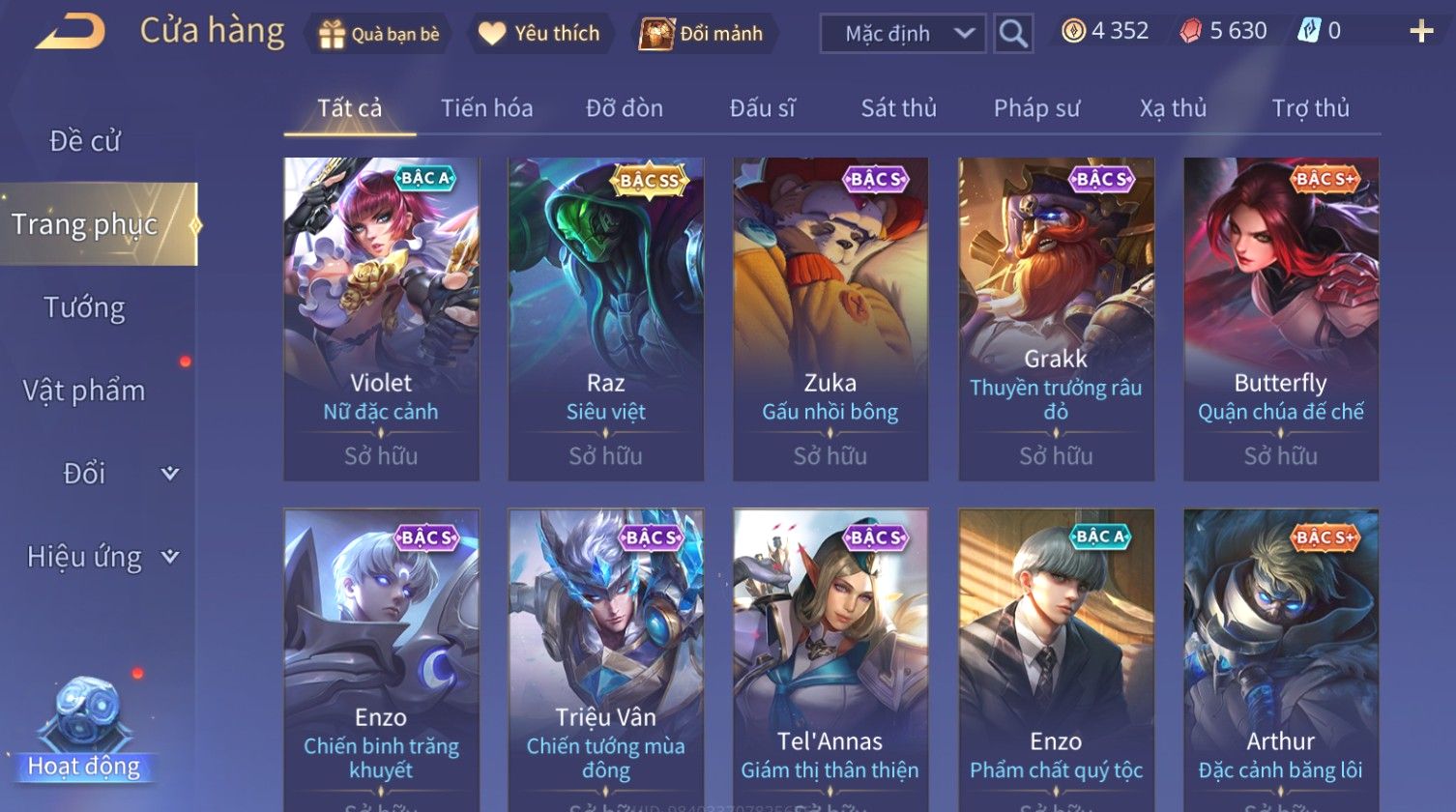Show the Sát thủ skins tab
The height and width of the screenshot is (812, 1456).
pyautogui.click(x=898, y=108)
